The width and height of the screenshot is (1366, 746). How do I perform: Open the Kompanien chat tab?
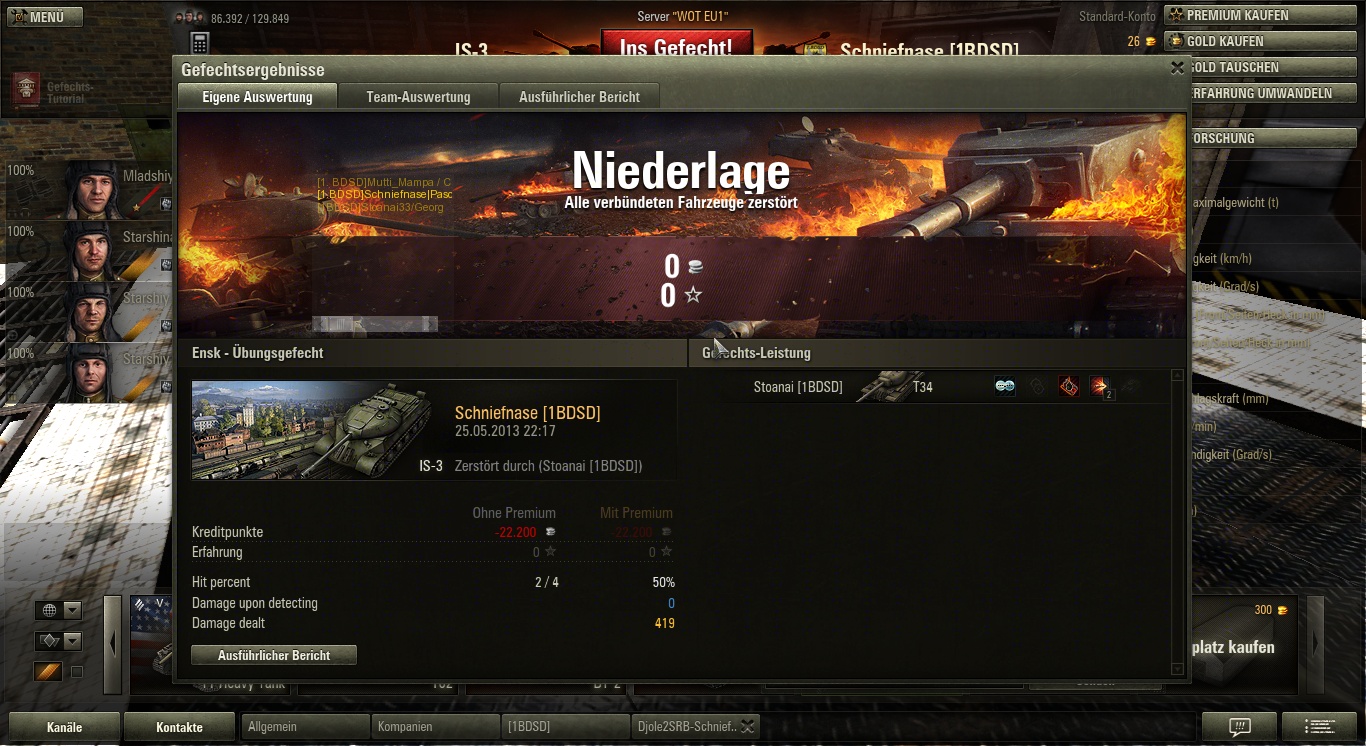point(435,727)
